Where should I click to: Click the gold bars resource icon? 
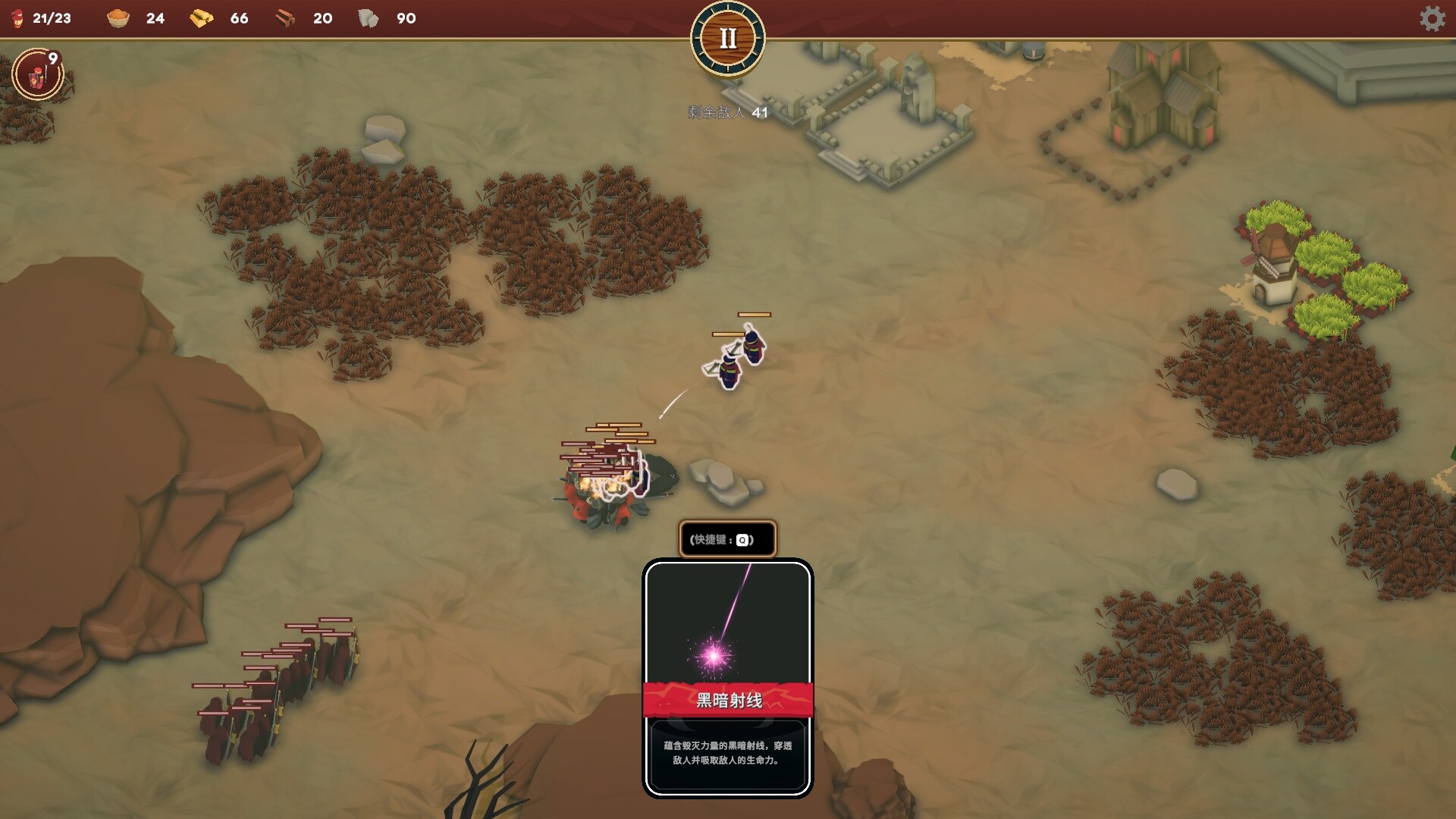pos(203,18)
